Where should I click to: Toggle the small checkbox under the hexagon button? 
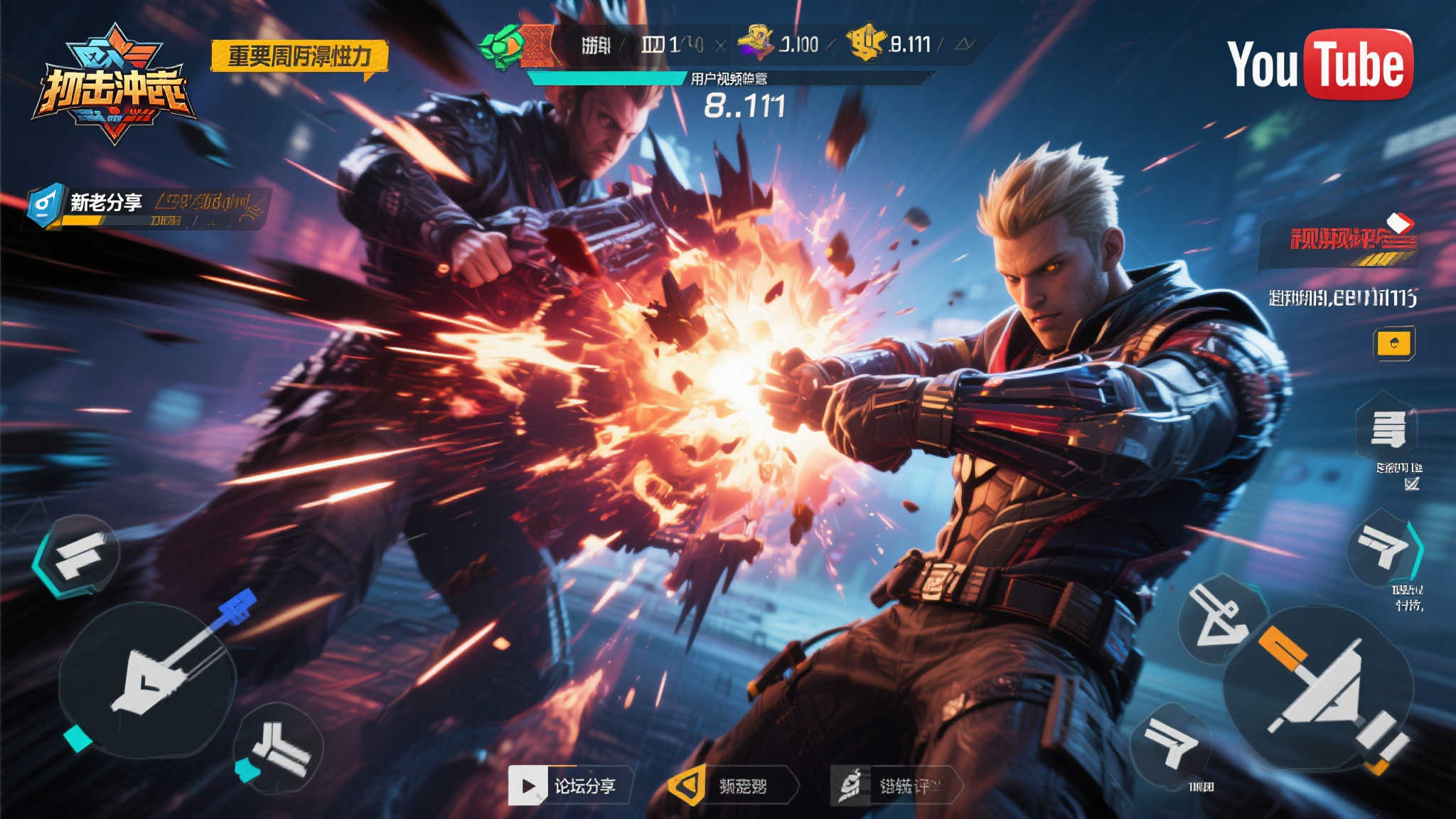pyautogui.click(x=1412, y=484)
